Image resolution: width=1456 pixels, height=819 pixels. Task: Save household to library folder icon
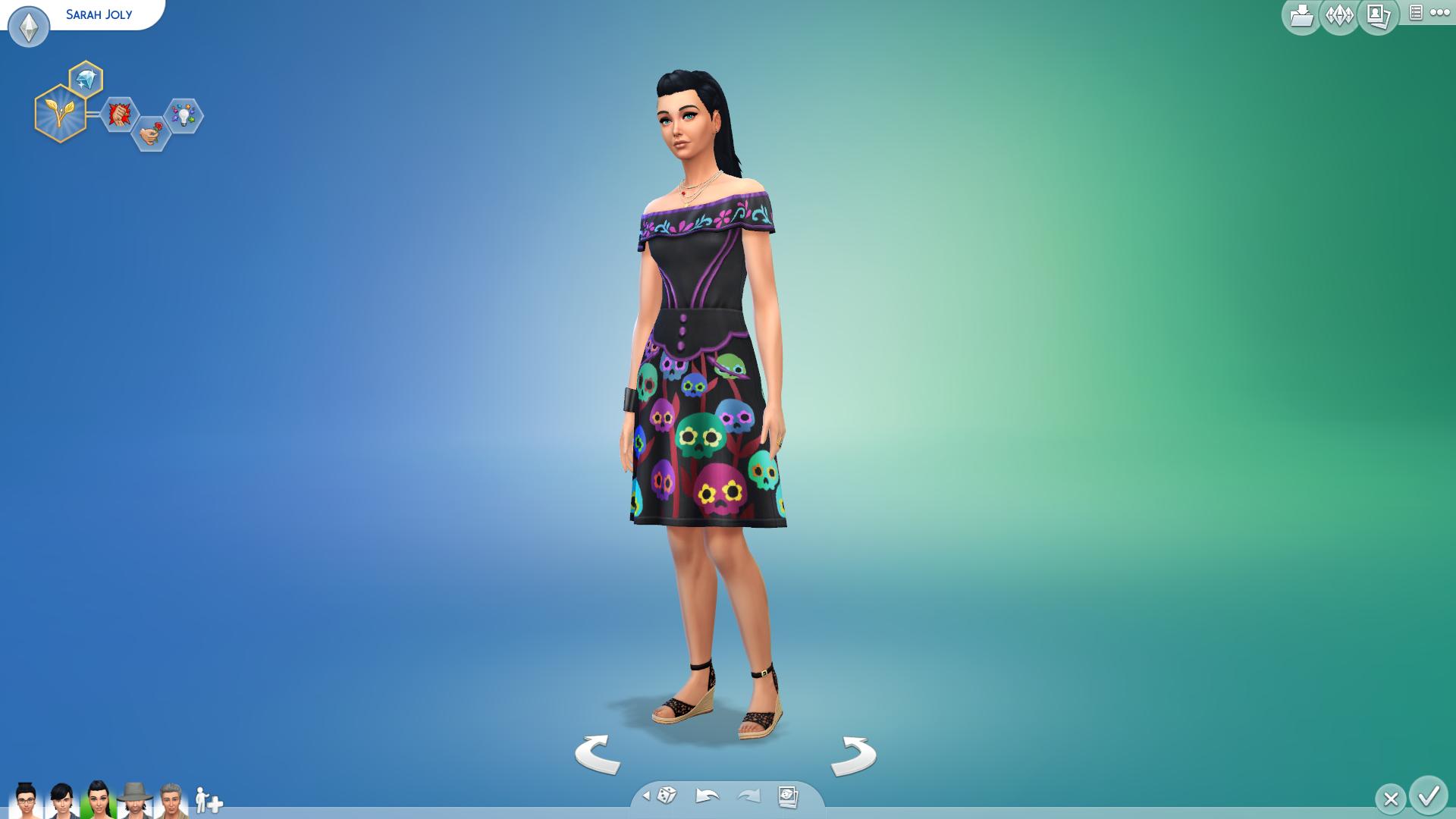[x=1301, y=16]
